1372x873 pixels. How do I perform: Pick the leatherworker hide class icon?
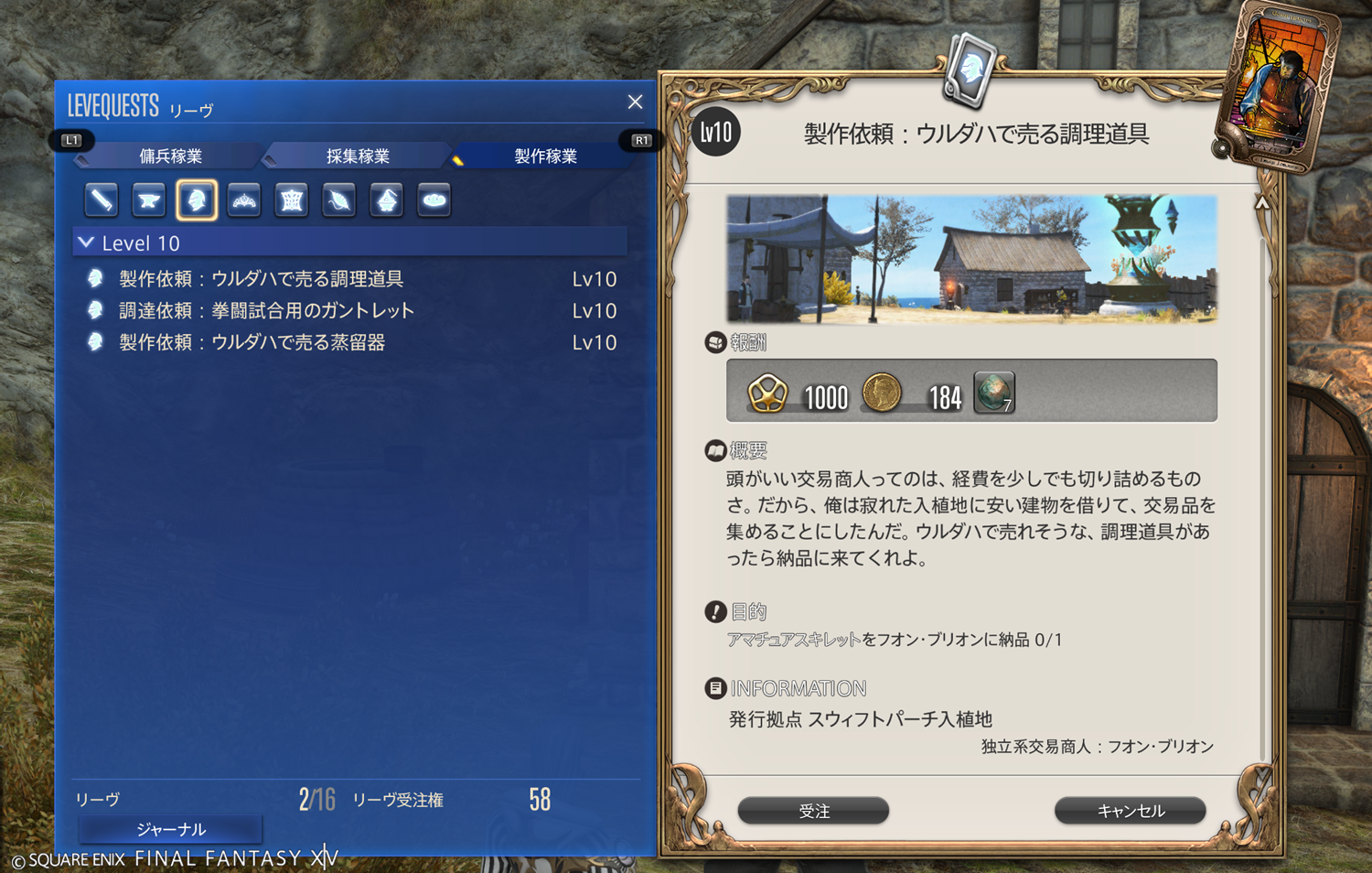[292, 199]
